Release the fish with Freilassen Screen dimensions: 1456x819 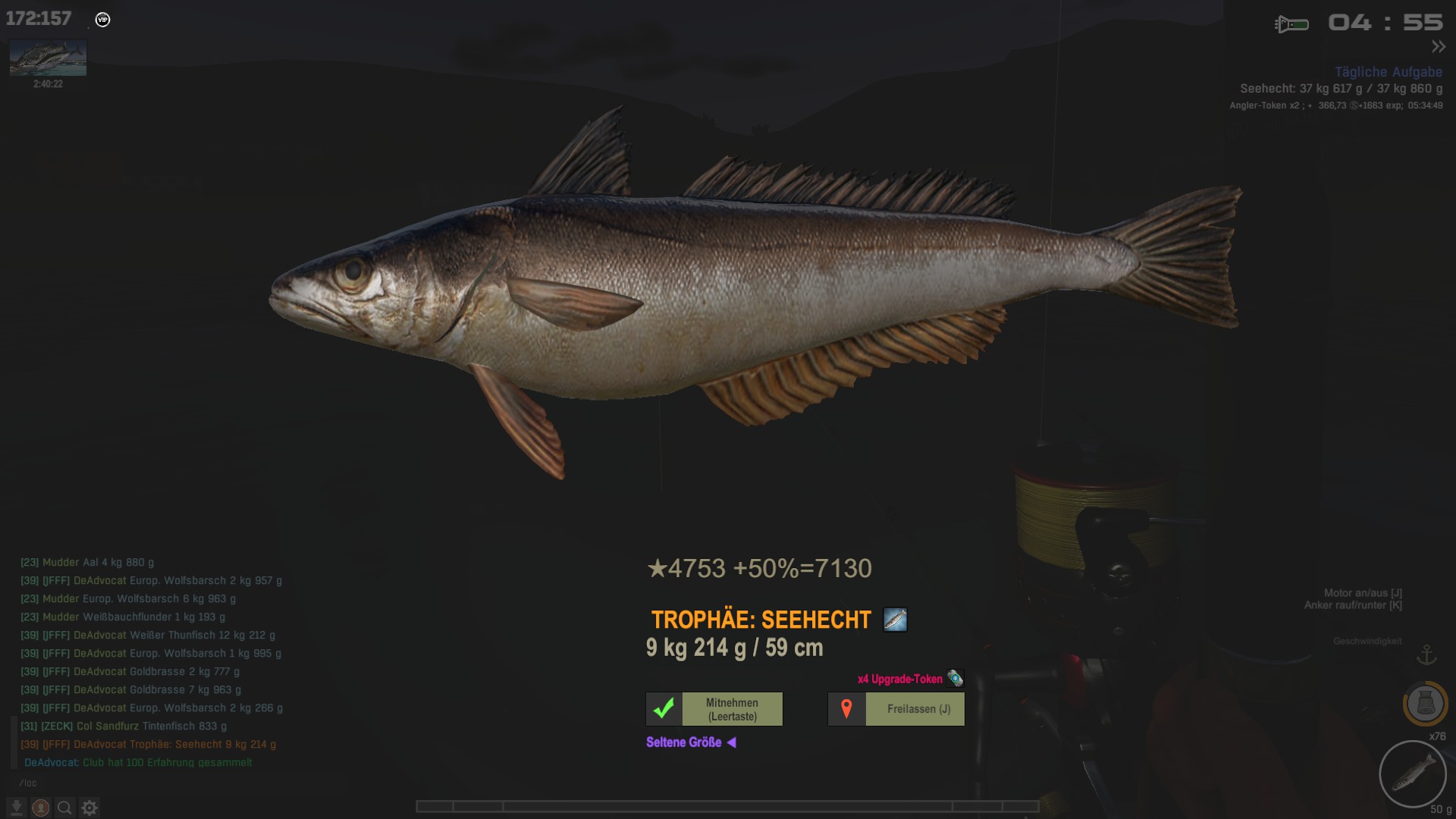(896, 709)
